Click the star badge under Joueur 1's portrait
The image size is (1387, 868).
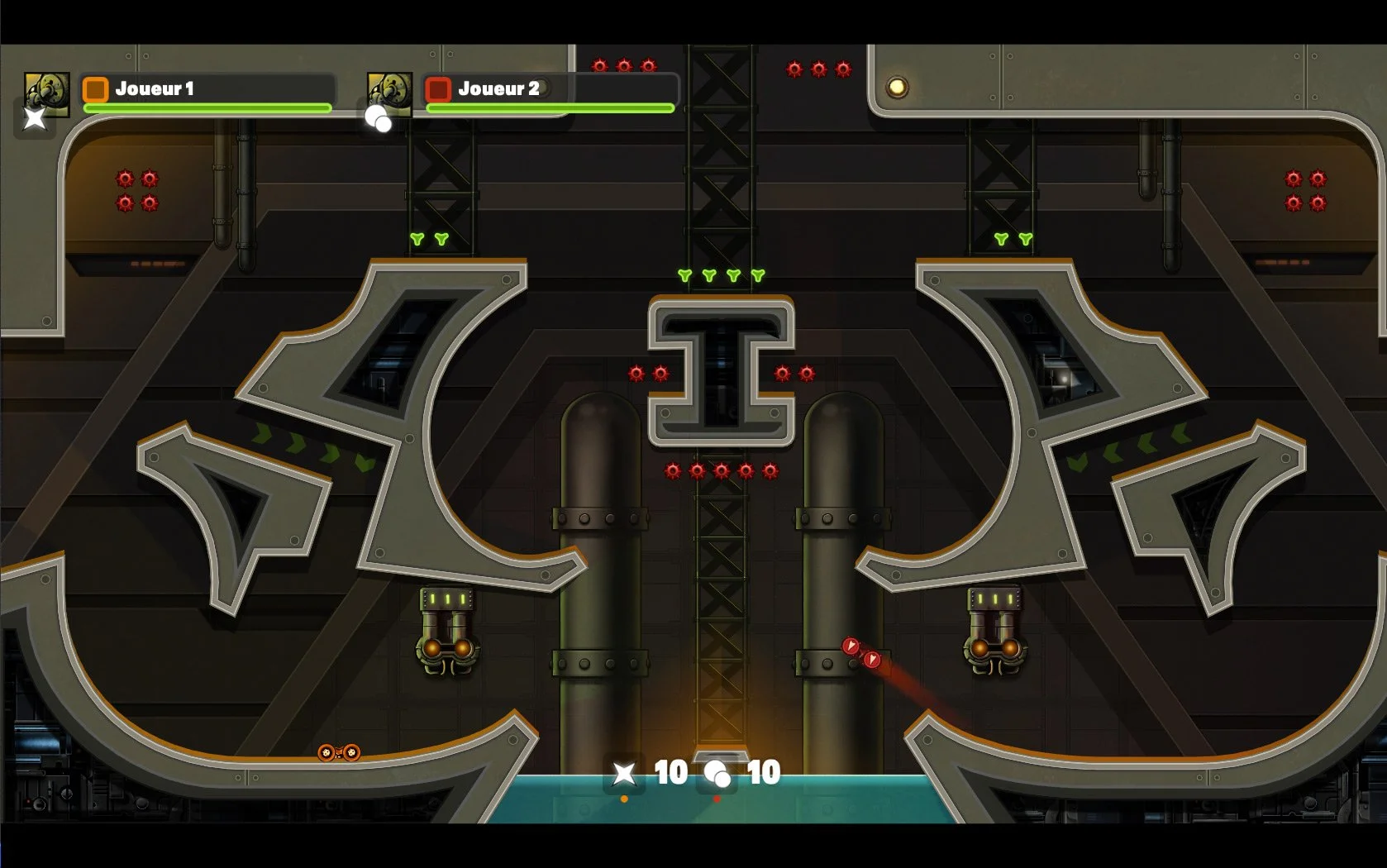[35, 118]
